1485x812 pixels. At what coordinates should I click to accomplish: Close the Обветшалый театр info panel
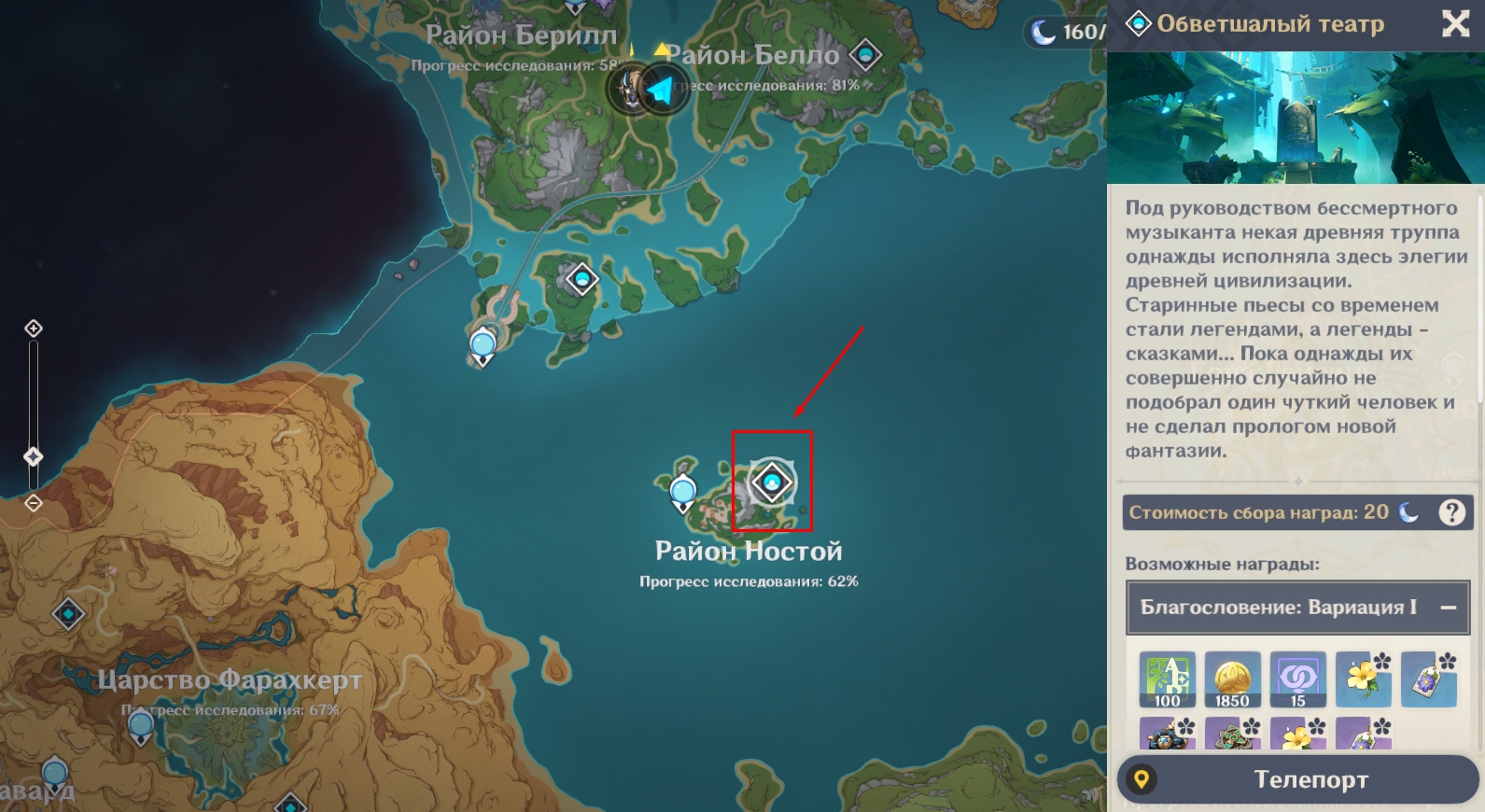point(1455,23)
